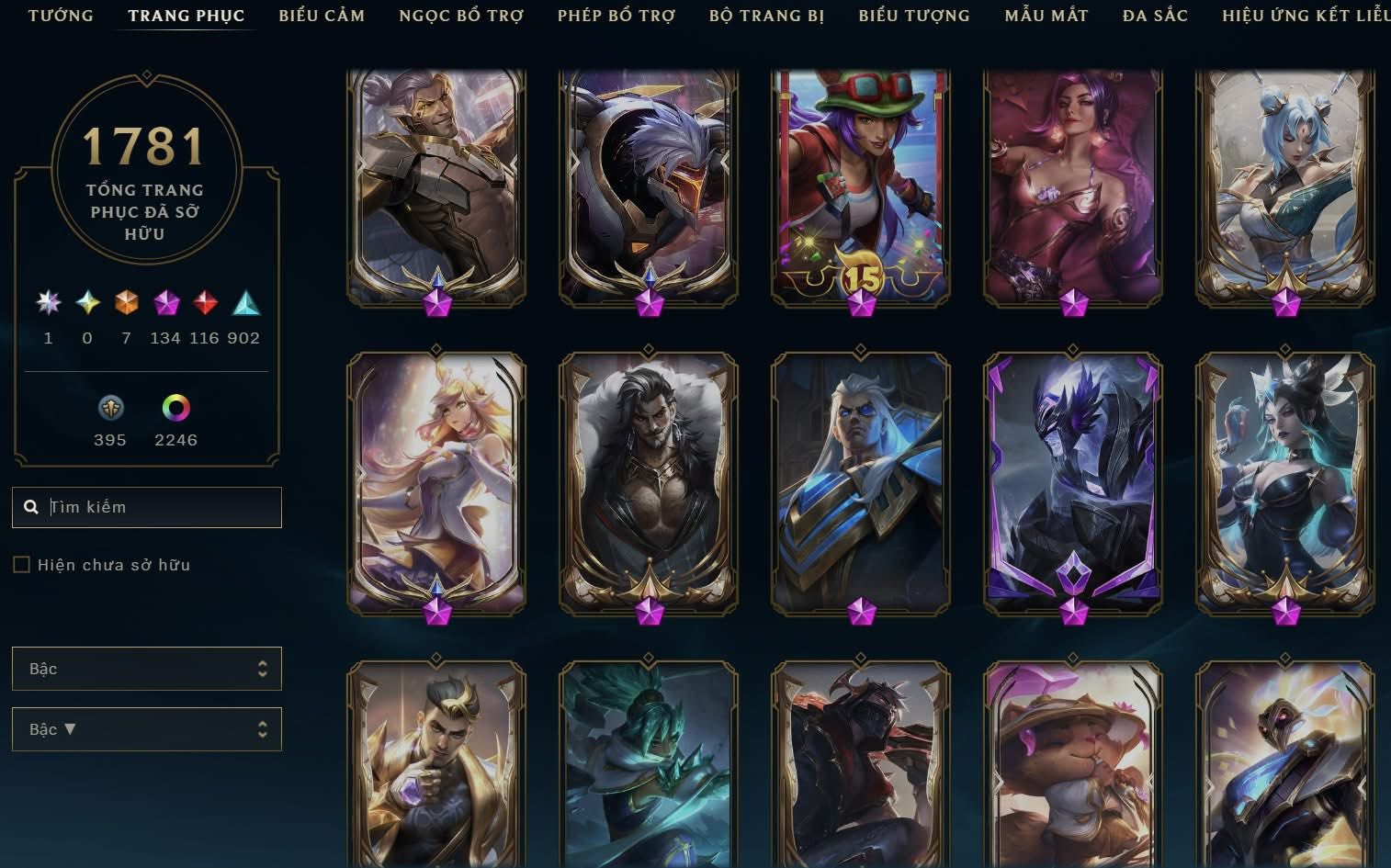Open the Bậc ▼ sort order dropdown

(147, 729)
